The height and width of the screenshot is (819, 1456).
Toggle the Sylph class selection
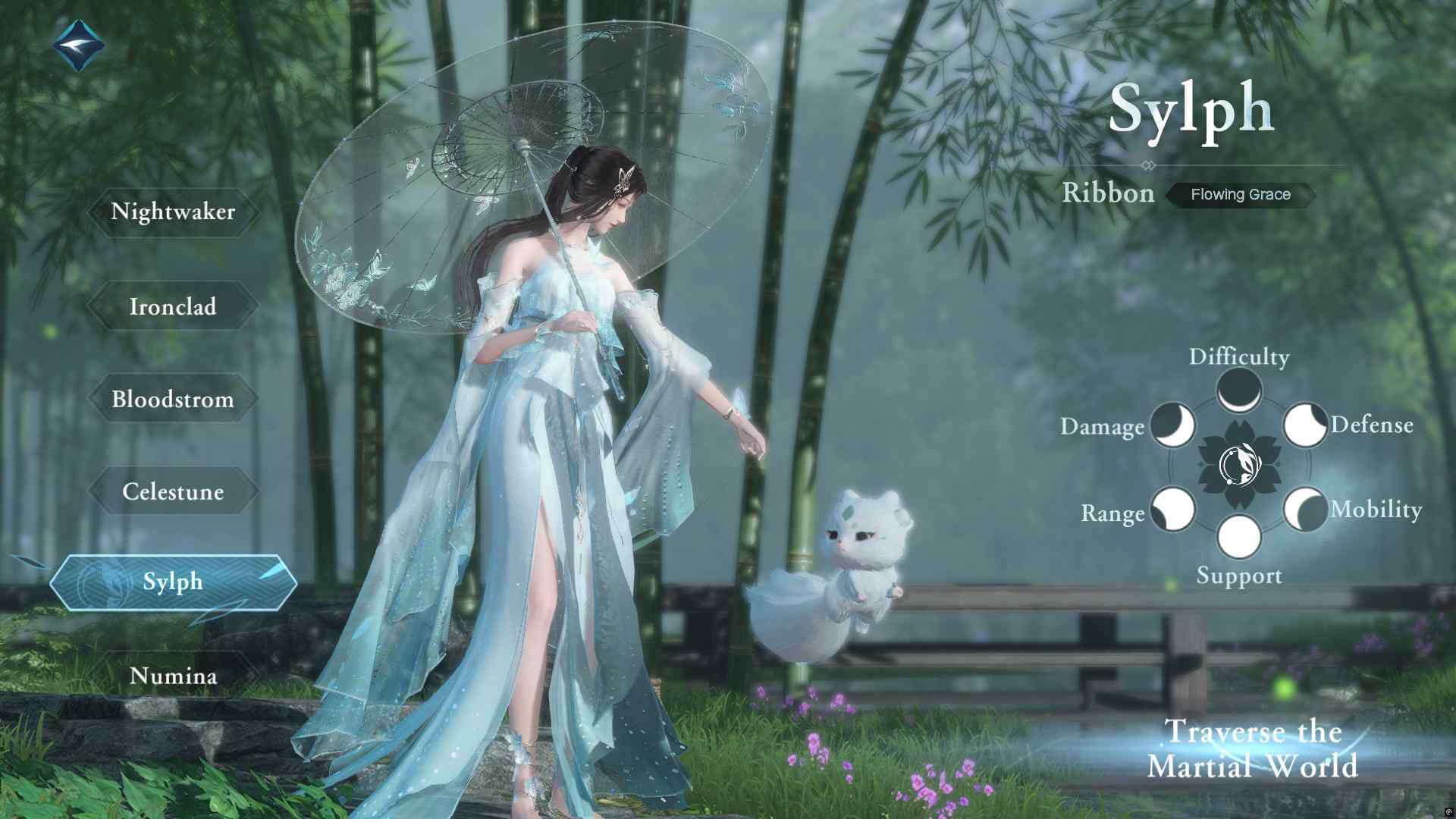[x=174, y=582]
